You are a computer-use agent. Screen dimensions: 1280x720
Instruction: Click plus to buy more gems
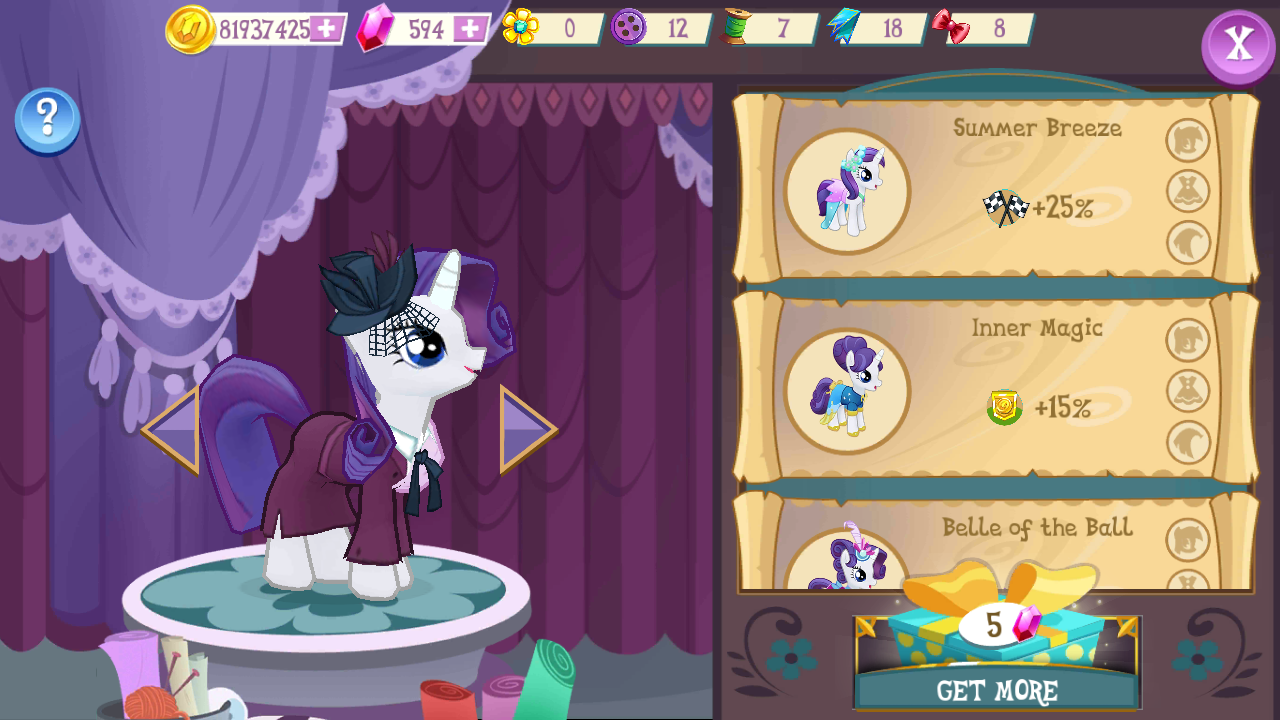click(x=470, y=27)
